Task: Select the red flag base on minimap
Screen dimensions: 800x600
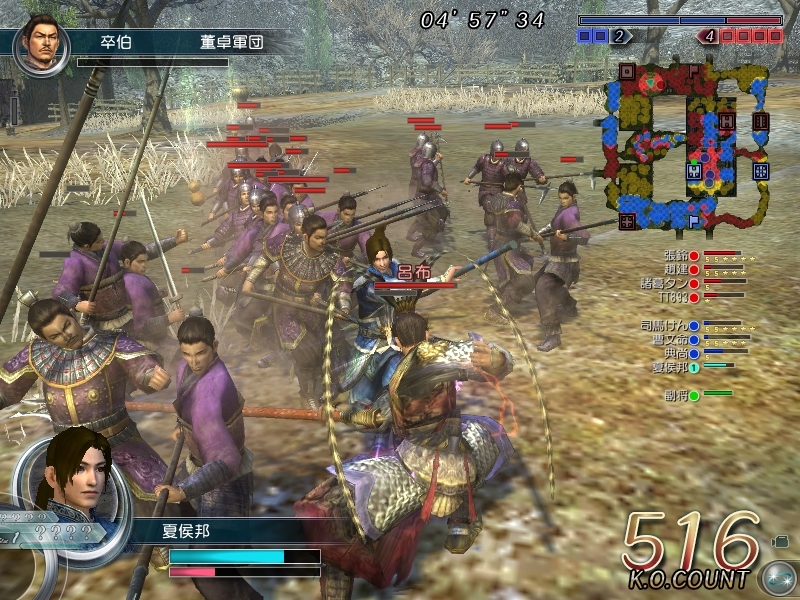Action: click(694, 71)
